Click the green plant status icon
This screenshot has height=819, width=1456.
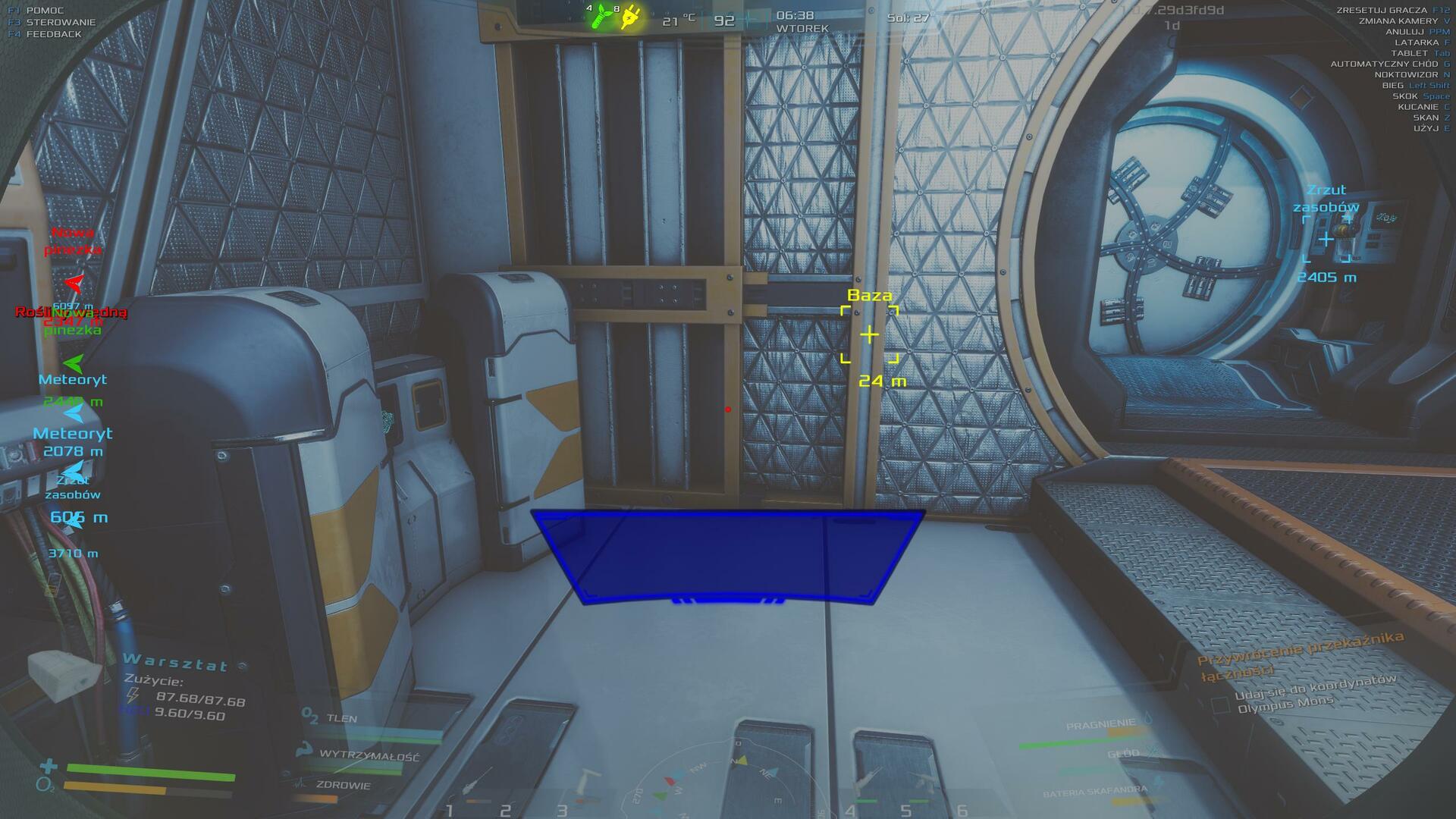click(x=601, y=17)
